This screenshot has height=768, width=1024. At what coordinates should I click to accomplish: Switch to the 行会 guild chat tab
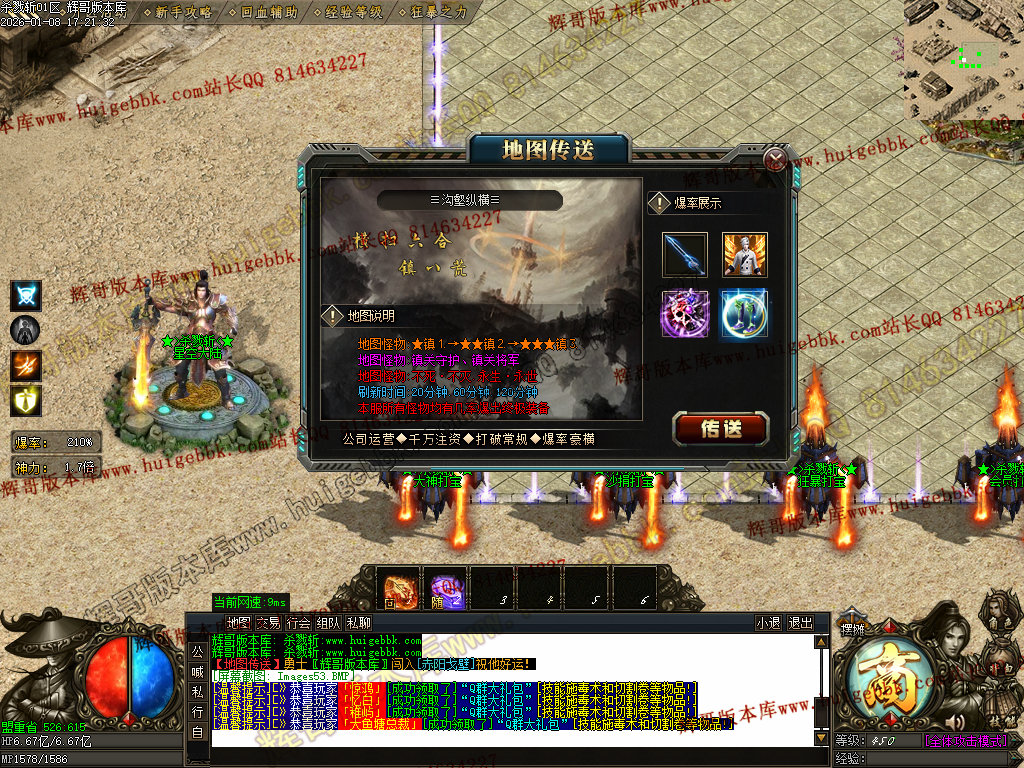pos(298,622)
